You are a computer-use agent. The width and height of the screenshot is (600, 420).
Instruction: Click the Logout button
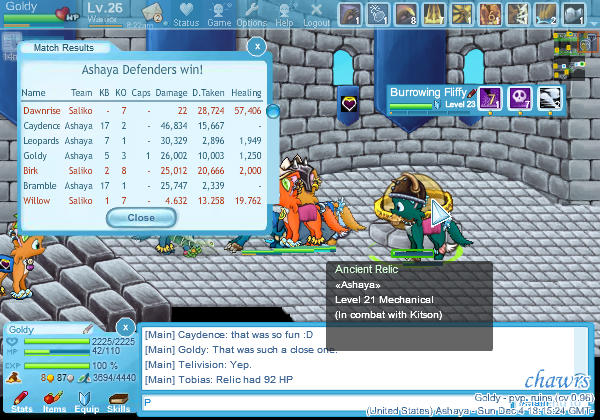tap(316, 14)
